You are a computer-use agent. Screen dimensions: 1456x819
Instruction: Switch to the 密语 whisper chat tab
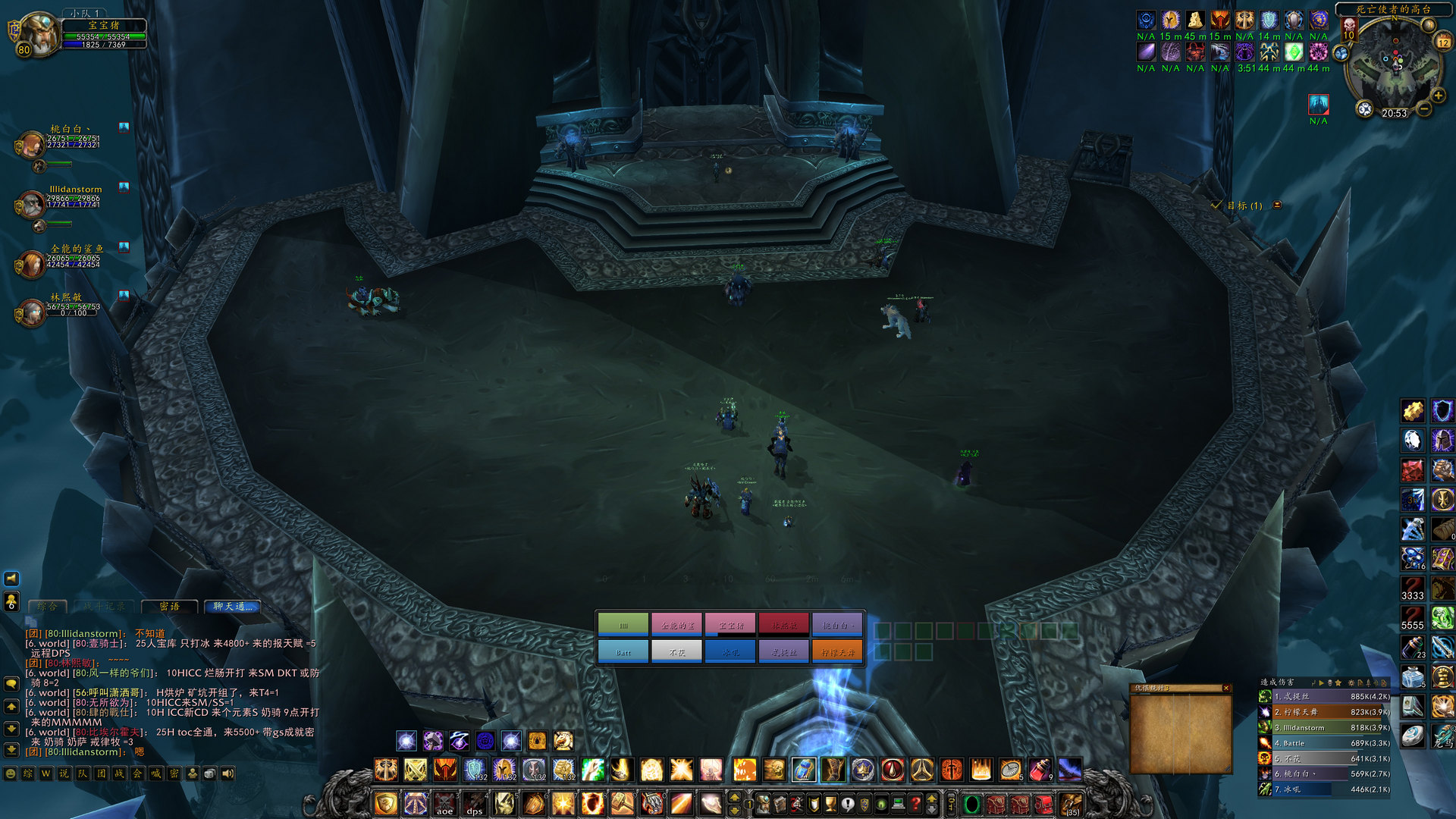[x=170, y=607]
